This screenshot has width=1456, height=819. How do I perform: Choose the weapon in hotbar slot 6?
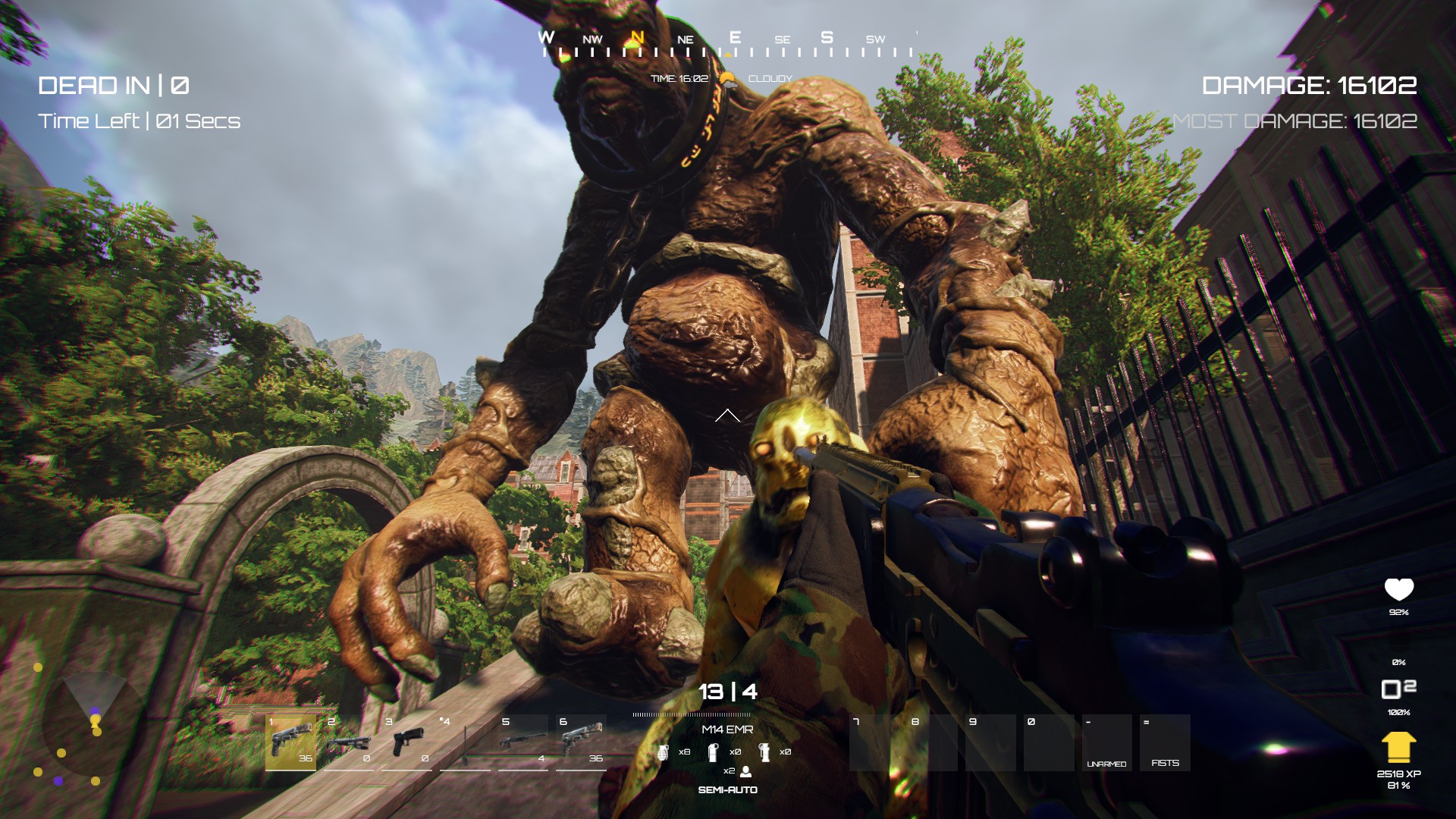[582, 742]
